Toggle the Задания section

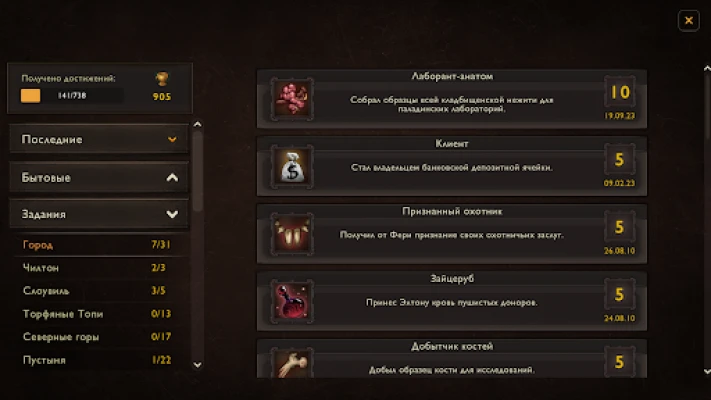click(99, 214)
